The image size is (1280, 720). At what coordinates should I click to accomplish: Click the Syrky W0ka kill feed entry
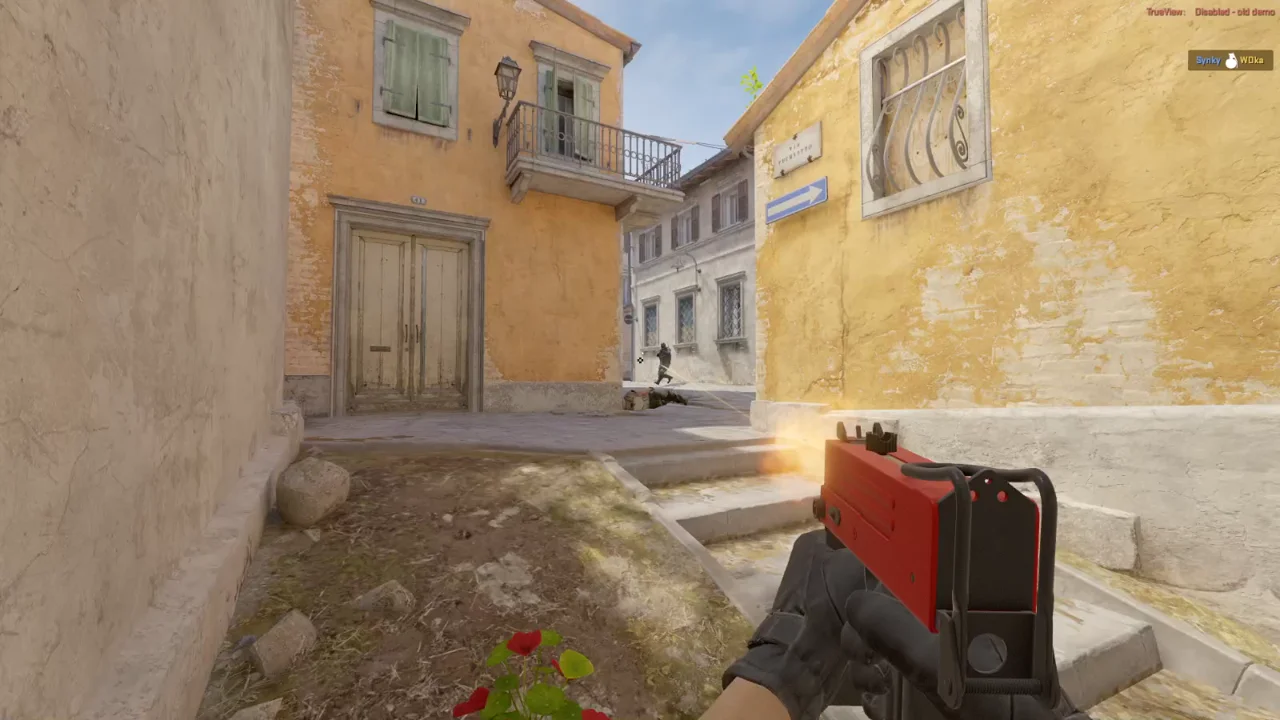(x=1230, y=60)
